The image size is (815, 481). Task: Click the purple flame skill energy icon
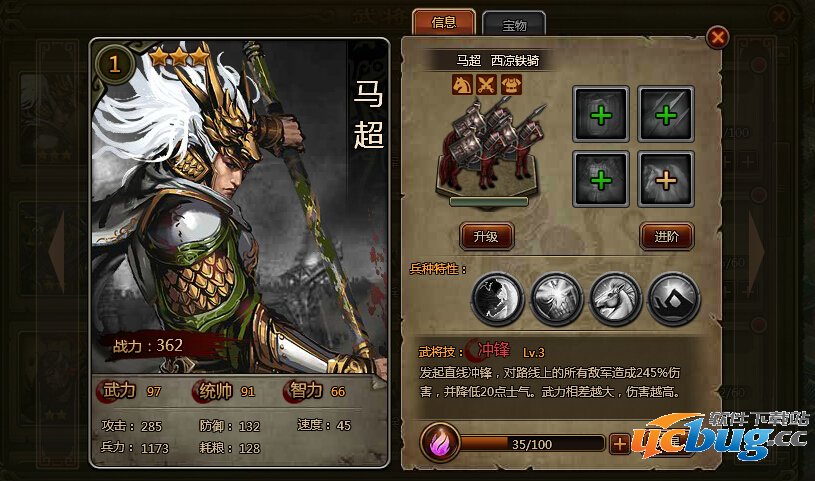click(440, 443)
